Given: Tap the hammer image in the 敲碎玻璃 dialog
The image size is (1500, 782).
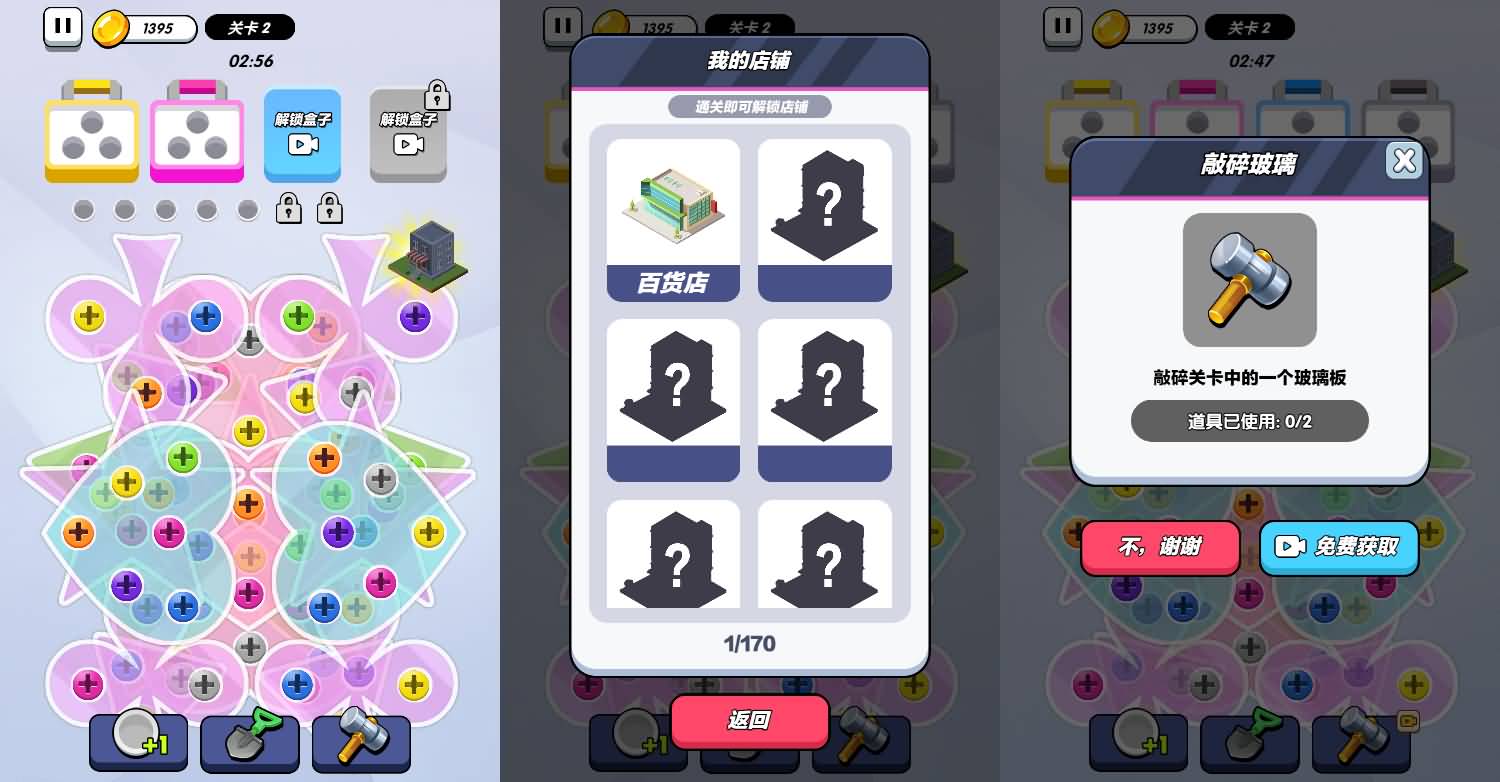Looking at the screenshot, I should (1249, 280).
